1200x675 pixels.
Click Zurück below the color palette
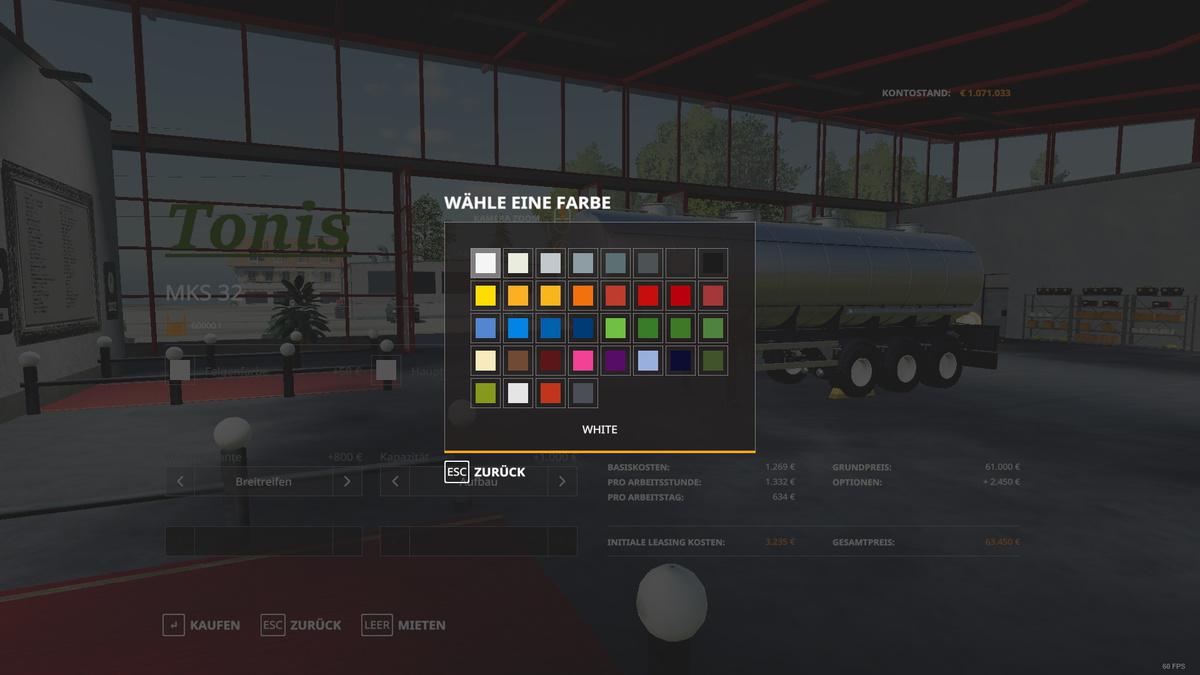pyautogui.click(x=486, y=472)
